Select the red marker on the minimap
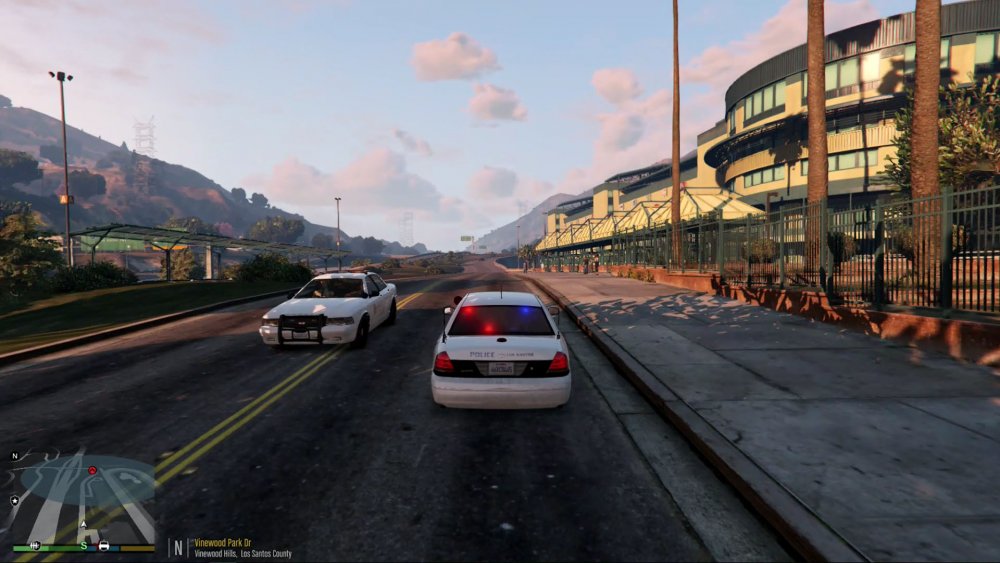This screenshot has height=563, width=1000. (x=92, y=470)
